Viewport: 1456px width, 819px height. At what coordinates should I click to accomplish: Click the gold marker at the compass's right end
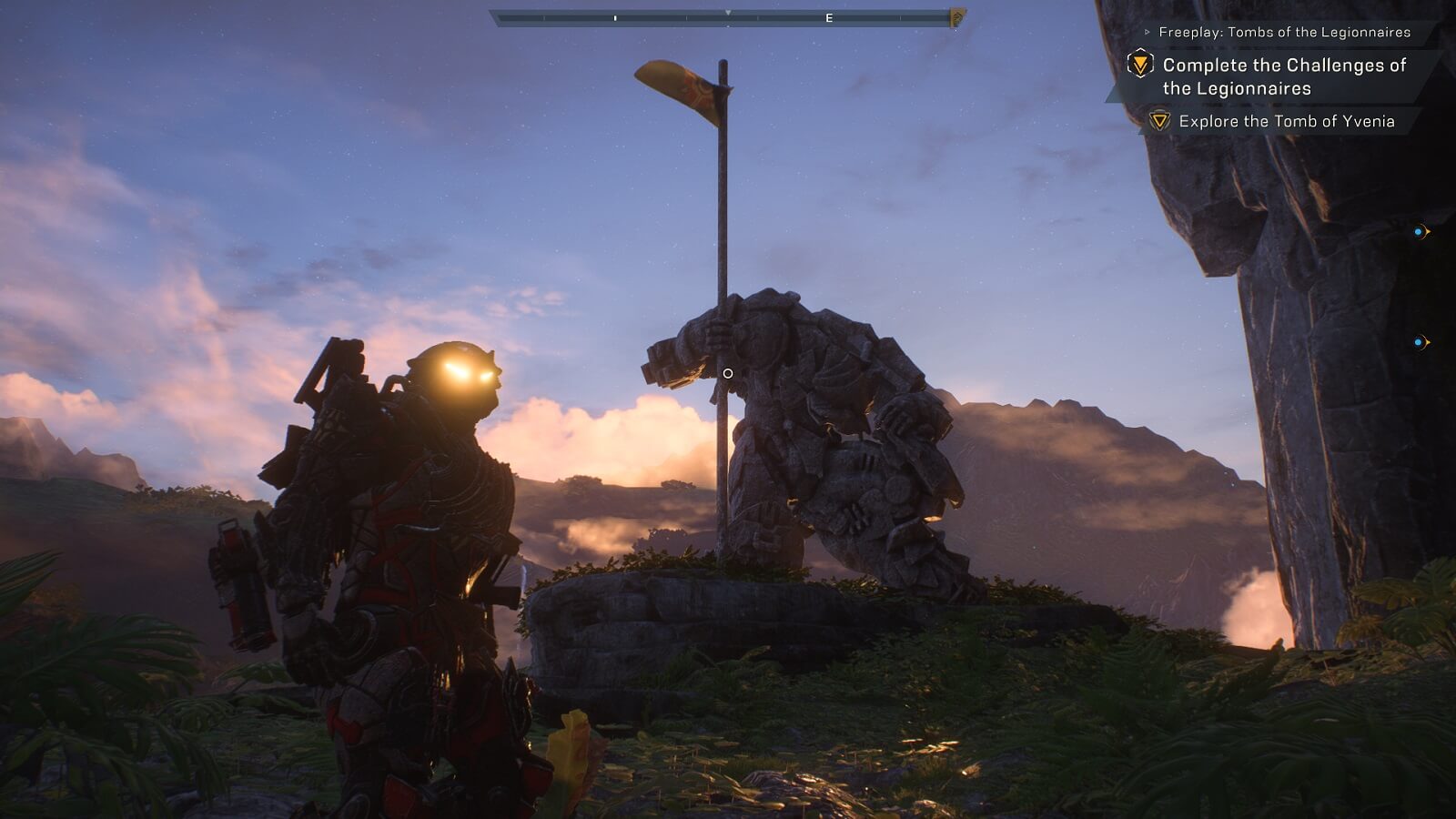tap(956, 18)
